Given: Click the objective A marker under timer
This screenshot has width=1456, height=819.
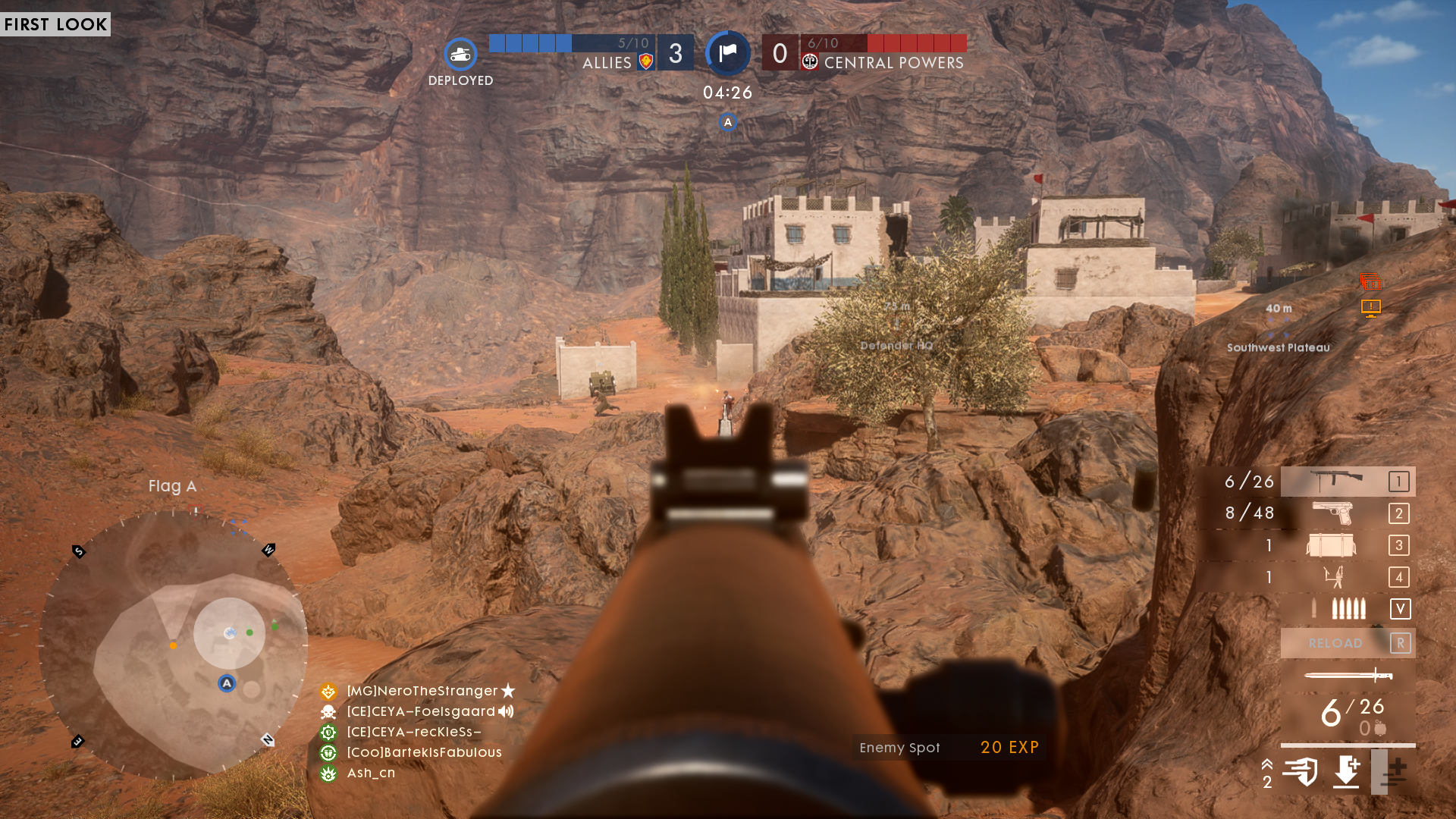Looking at the screenshot, I should pyautogui.click(x=728, y=122).
